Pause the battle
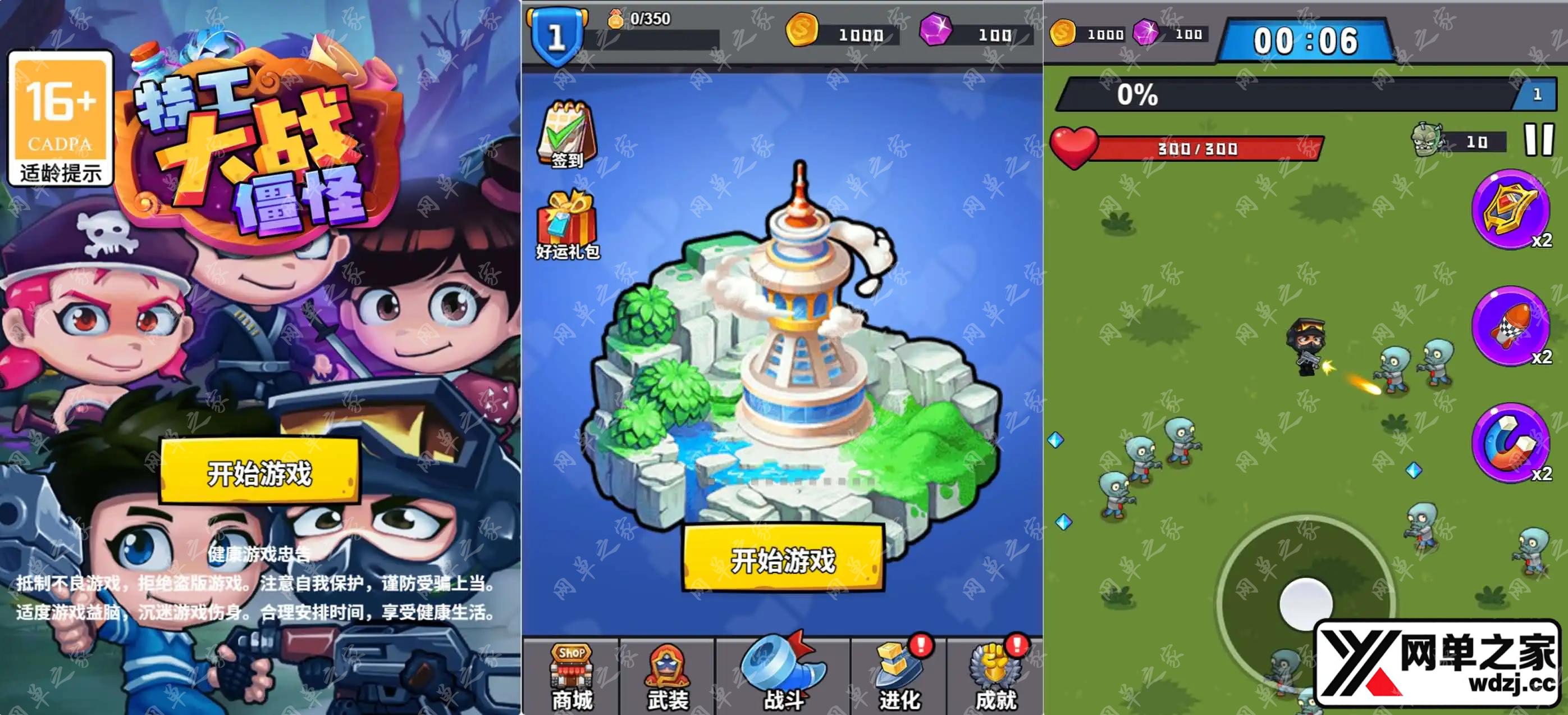This screenshot has height=715, width=1568. [1538, 140]
